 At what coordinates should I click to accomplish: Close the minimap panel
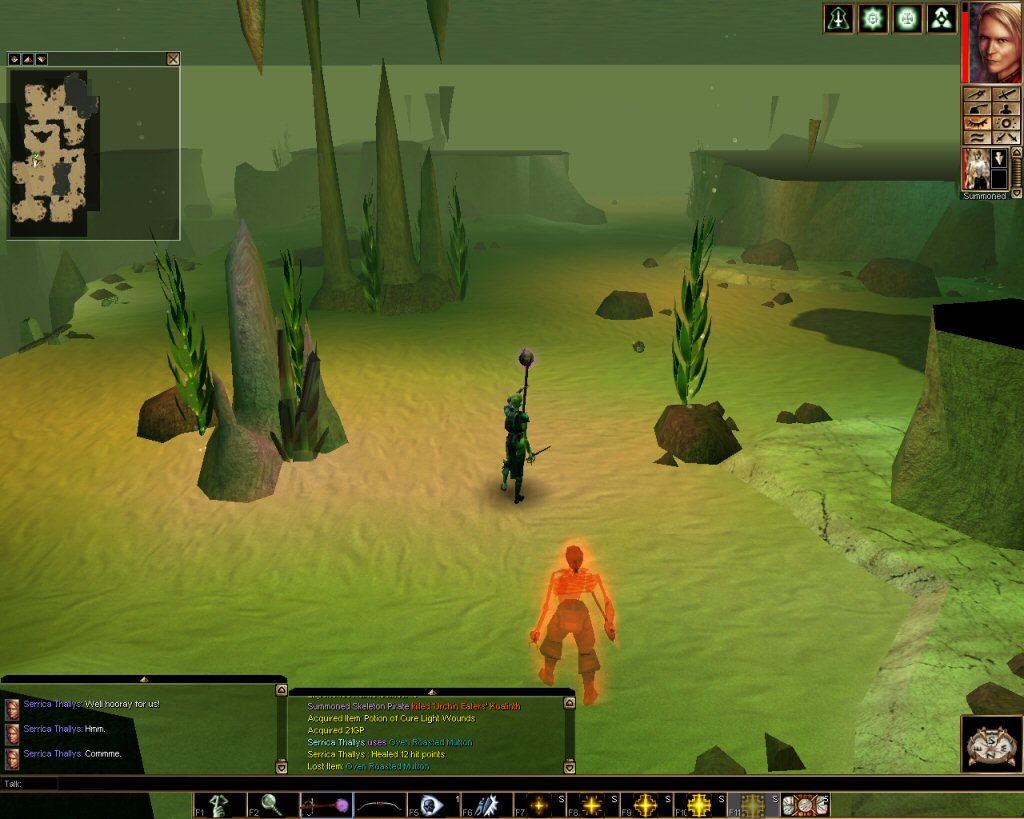(173, 59)
